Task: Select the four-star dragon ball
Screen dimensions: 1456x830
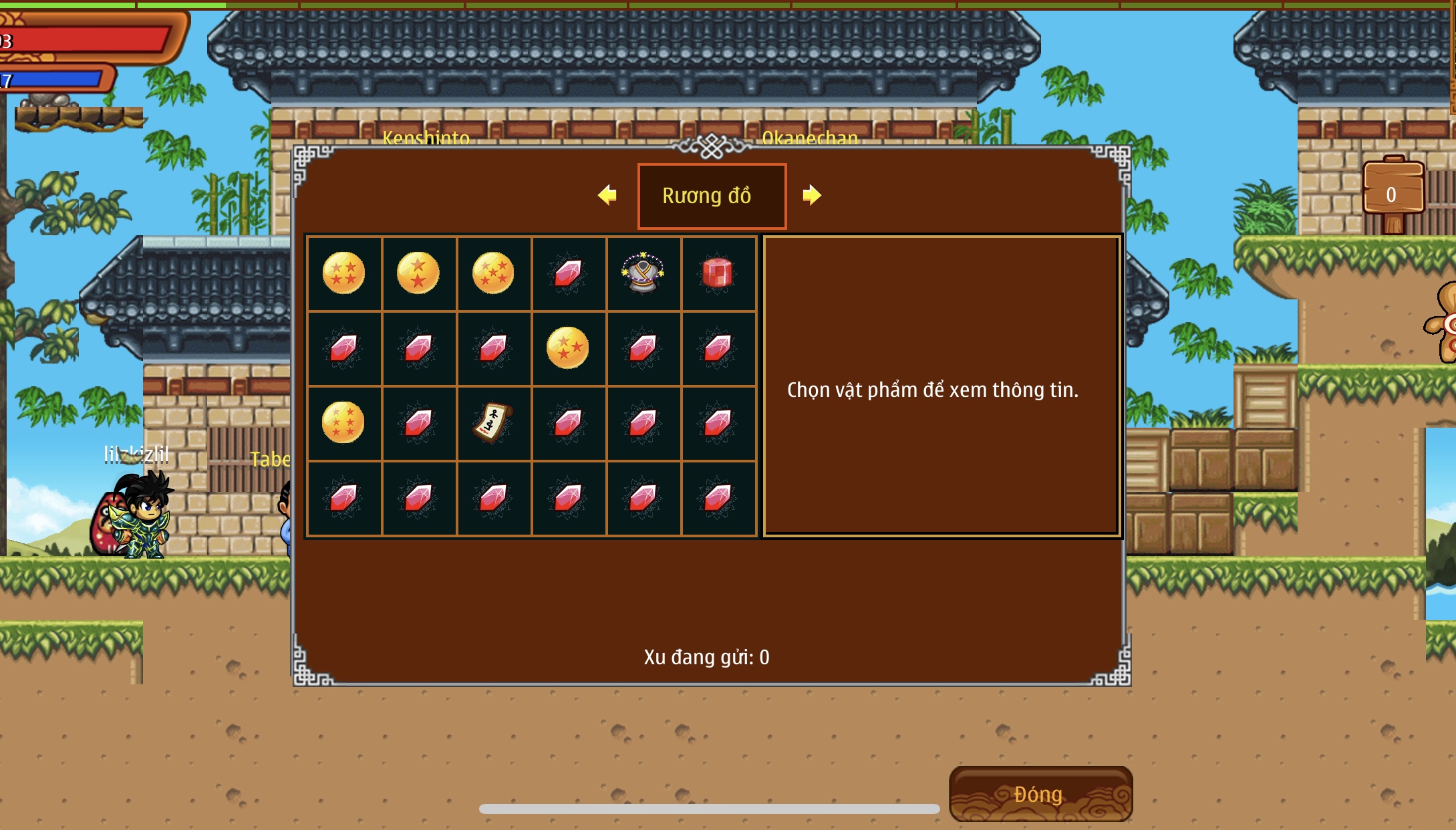Action: click(x=343, y=273)
